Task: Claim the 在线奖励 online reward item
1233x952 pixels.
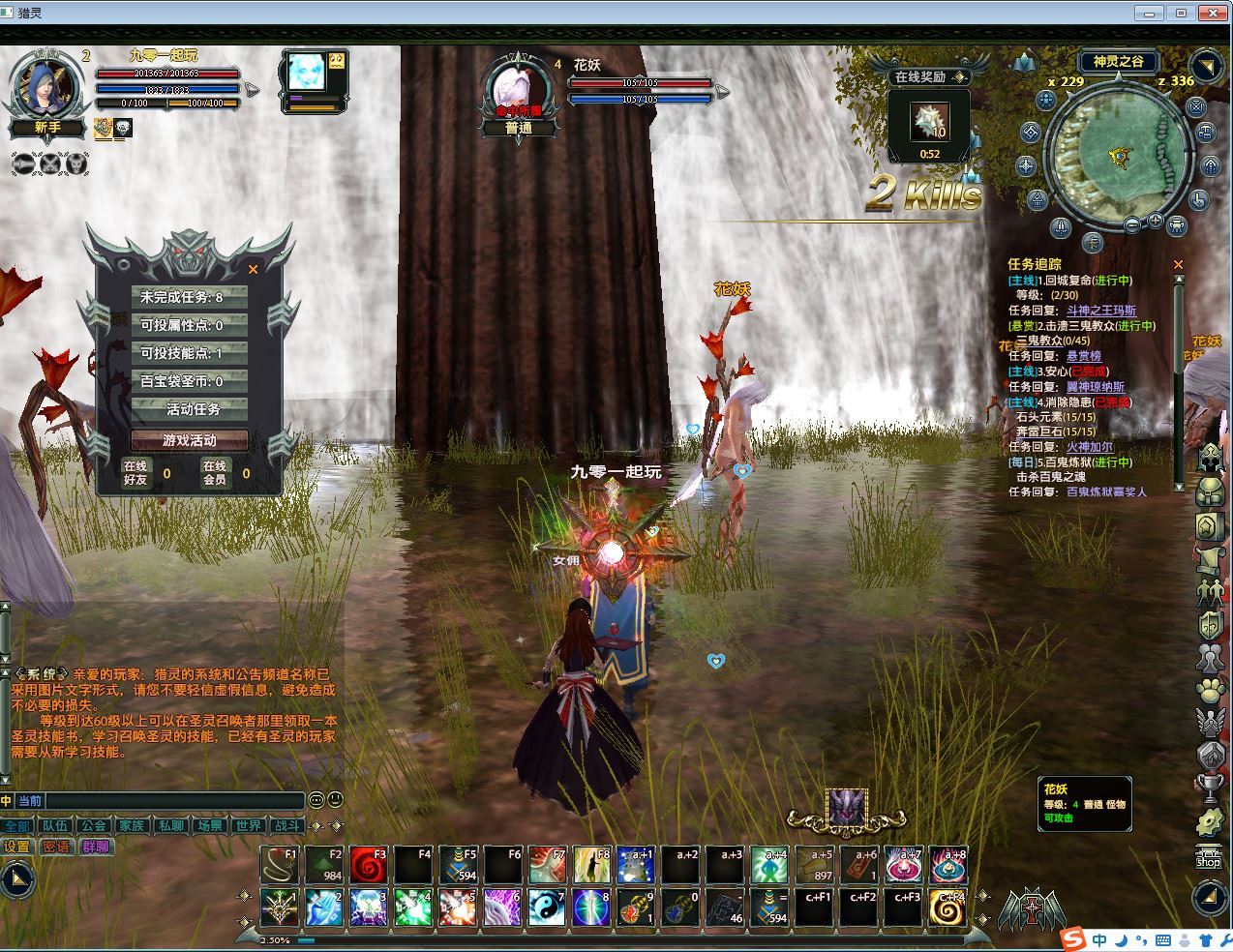Action: [930, 123]
